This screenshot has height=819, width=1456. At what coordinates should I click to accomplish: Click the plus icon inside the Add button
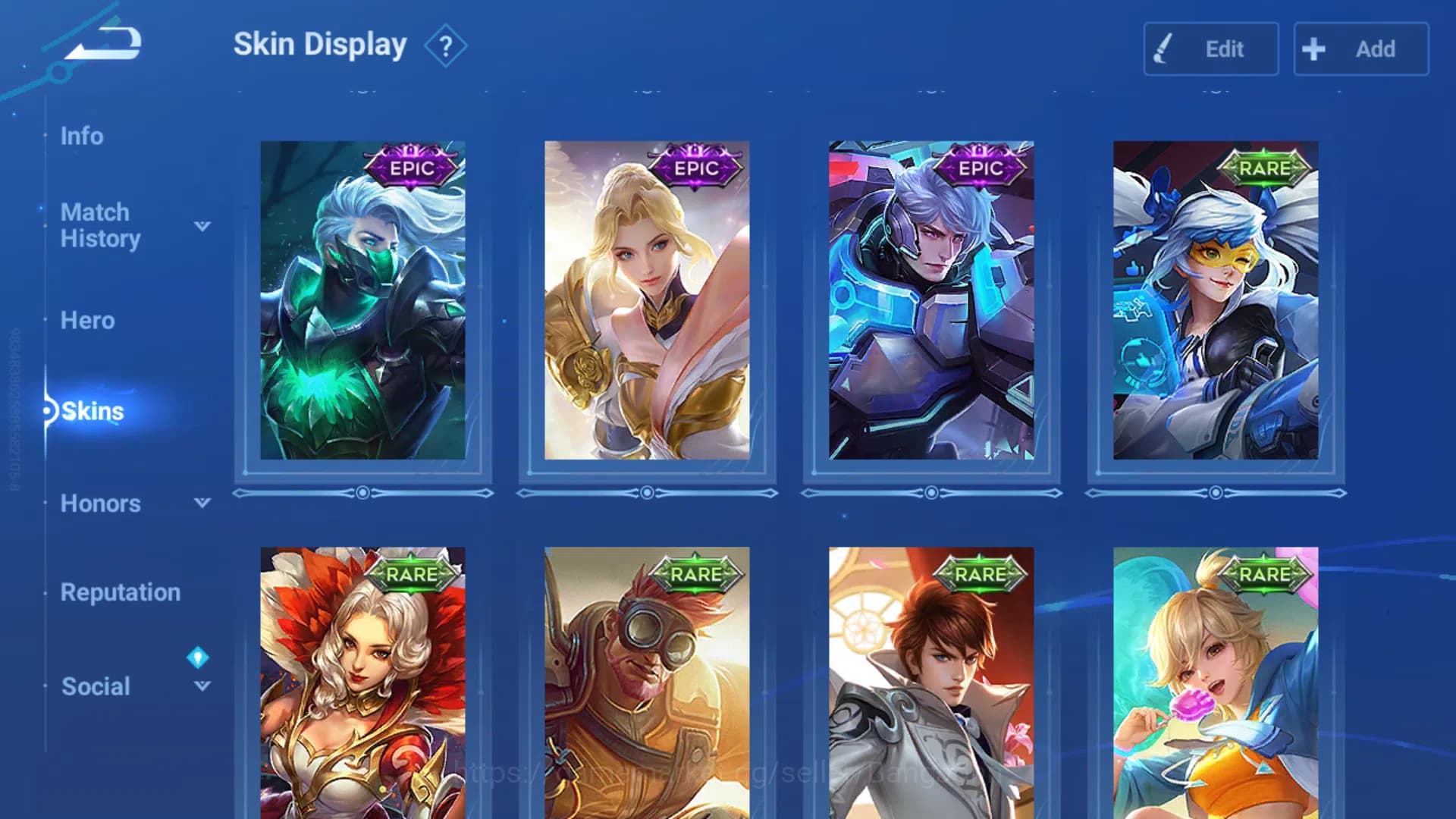click(x=1312, y=49)
